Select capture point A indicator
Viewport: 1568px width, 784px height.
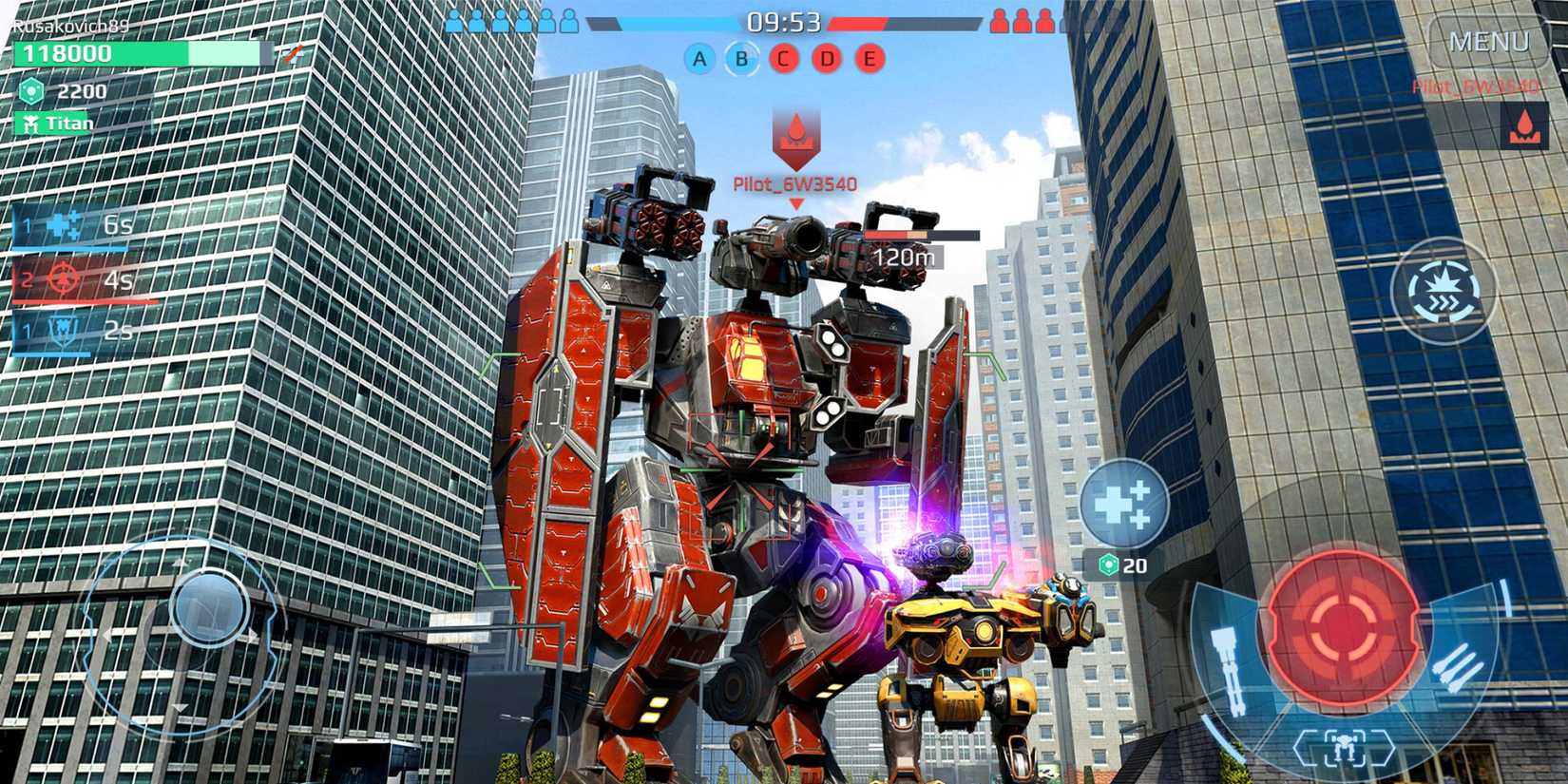tap(700, 58)
